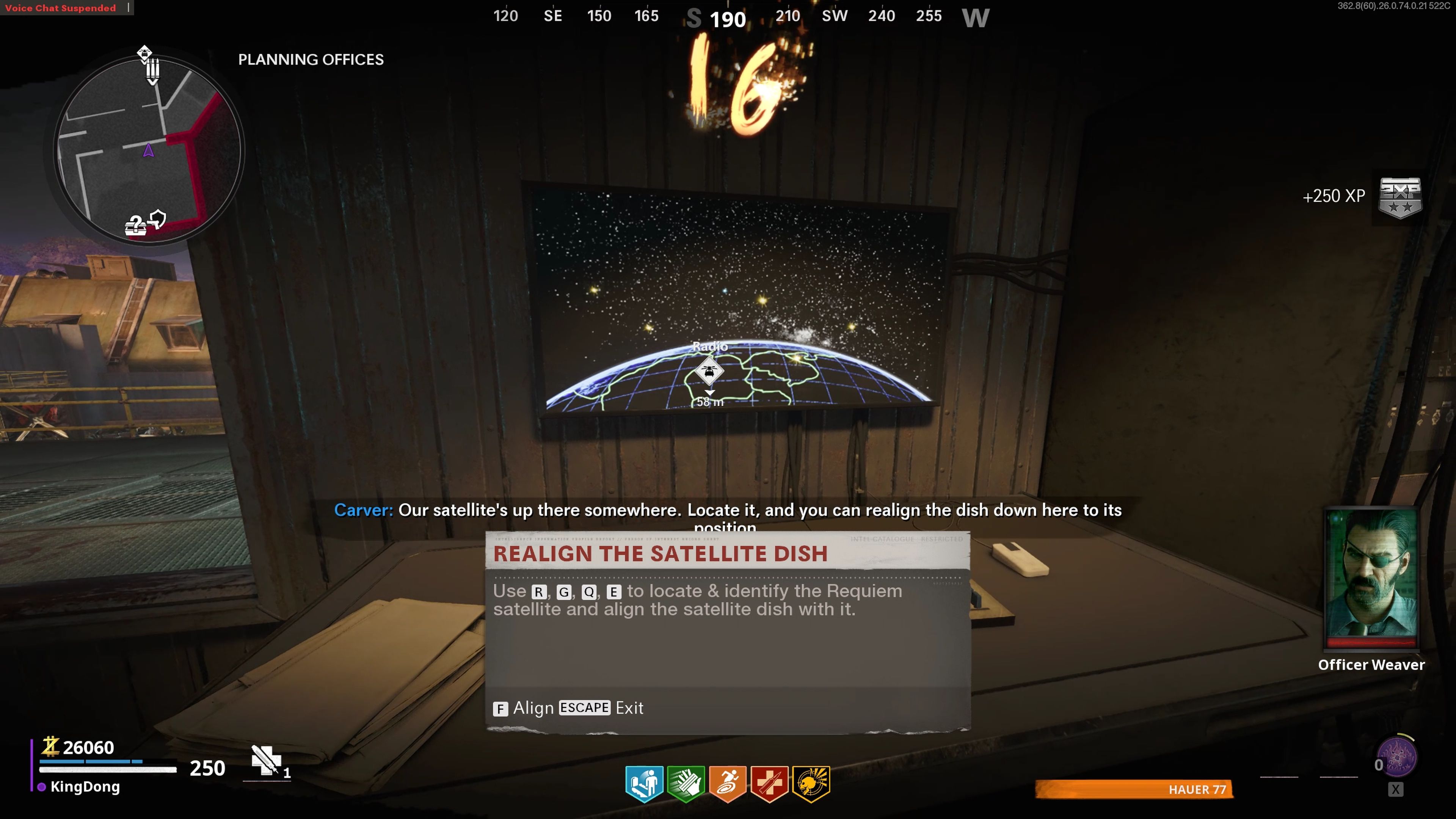Click the orange Stamin-Up perk icon
The height and width of the screenshot is (819, 1456).
click(x=728, y=783)
